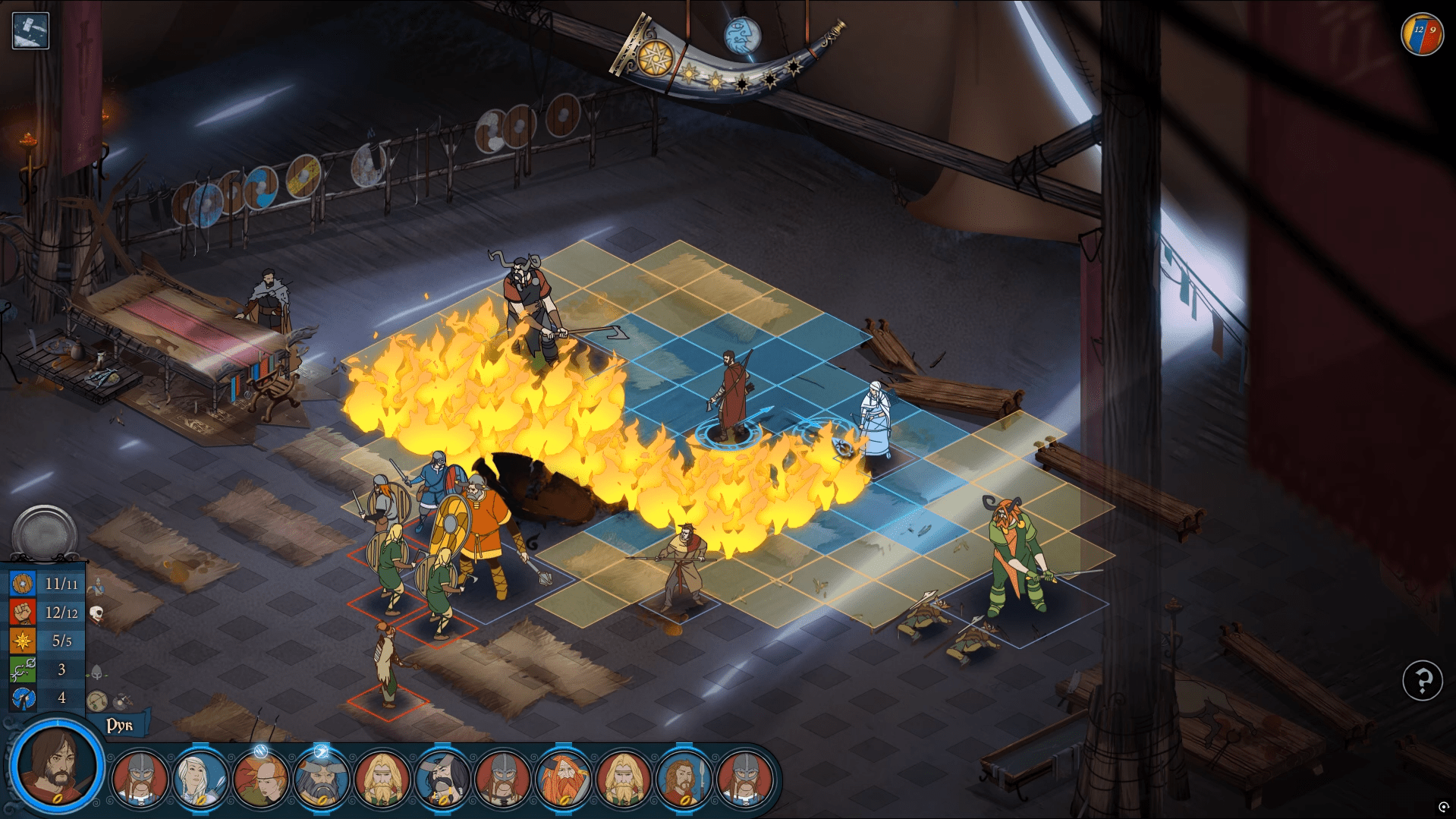This screenshot has width=1456, height=819.
Task: Click the red fist strength icon
Action: coord(22,612)
